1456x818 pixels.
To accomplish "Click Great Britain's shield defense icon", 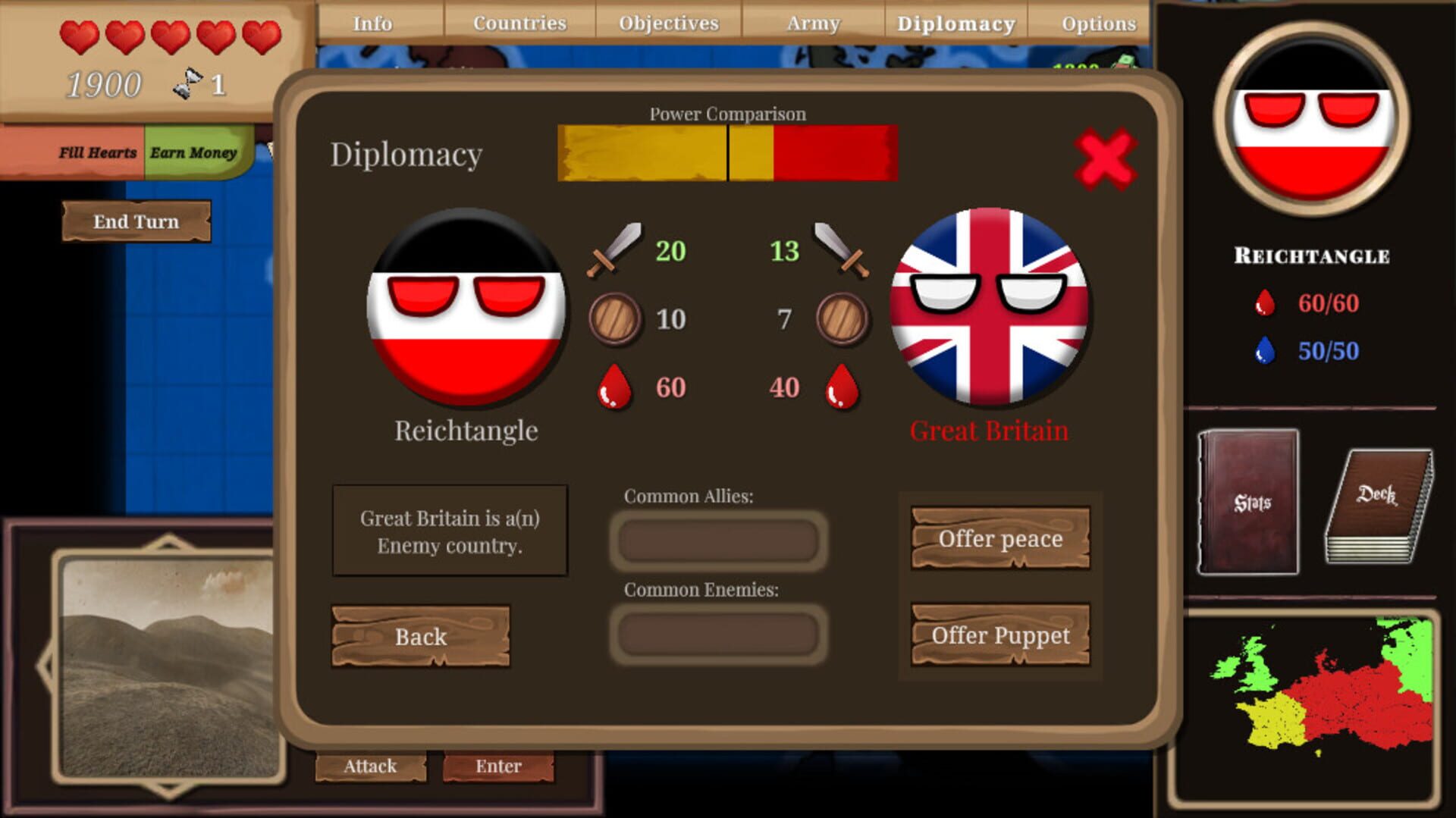I will point(839,318).
